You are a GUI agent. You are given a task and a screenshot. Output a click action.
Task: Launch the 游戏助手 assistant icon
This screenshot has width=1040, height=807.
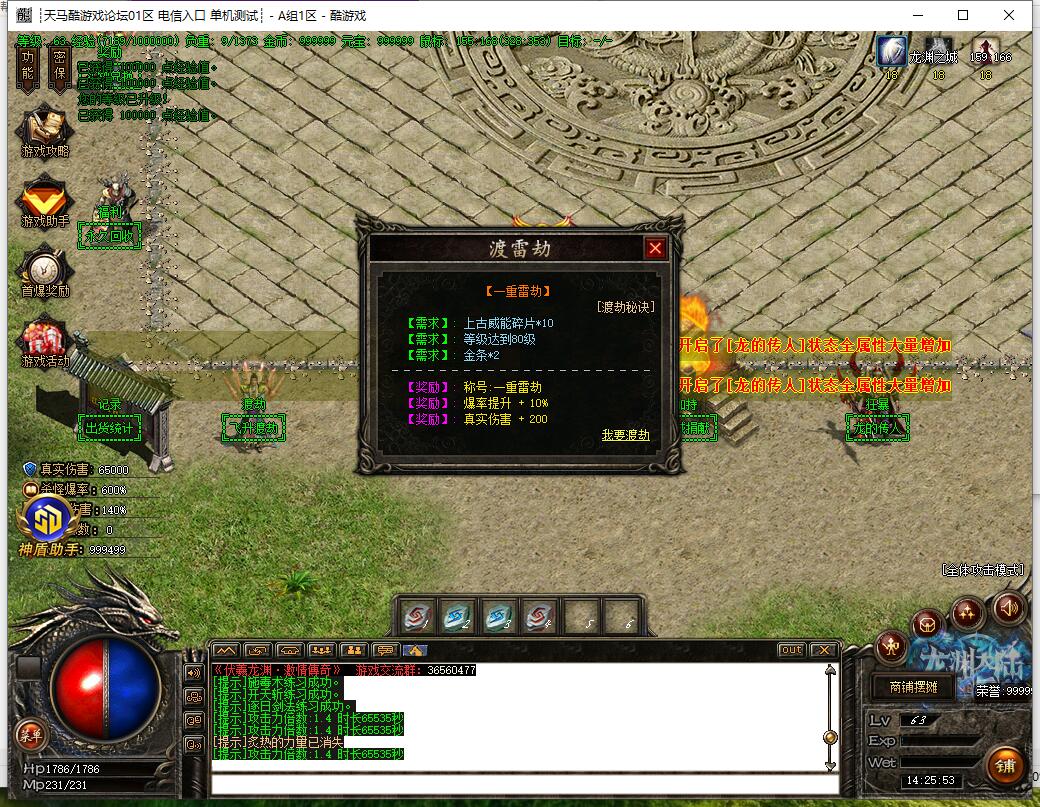(45, 201)
